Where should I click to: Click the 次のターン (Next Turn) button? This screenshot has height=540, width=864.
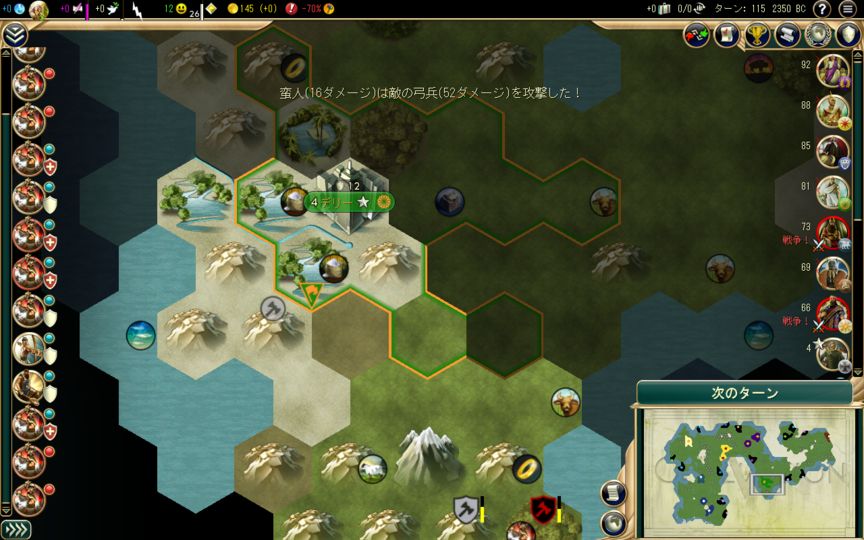pos(744,393)
